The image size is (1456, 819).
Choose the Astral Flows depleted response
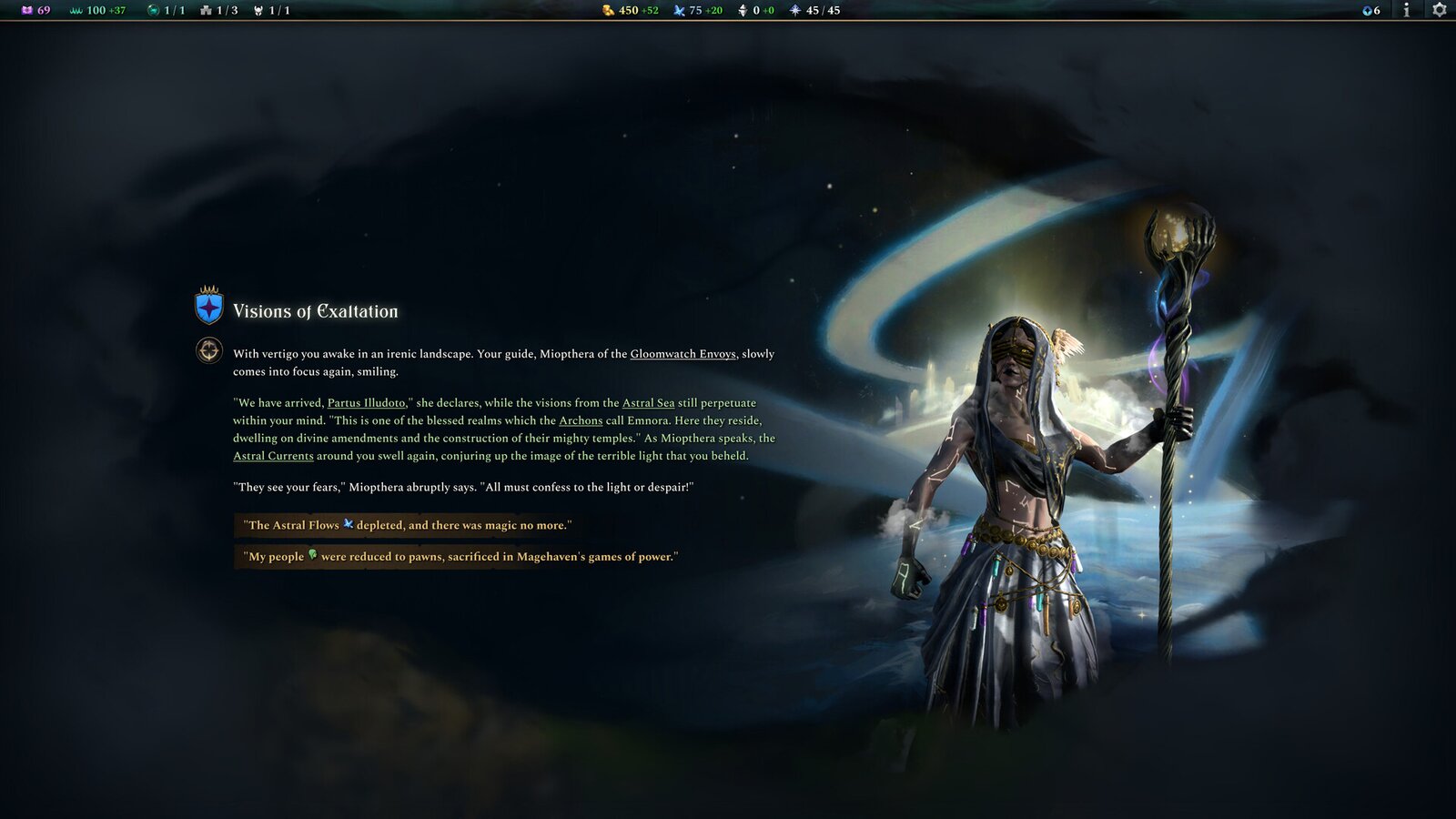[408, 525]
